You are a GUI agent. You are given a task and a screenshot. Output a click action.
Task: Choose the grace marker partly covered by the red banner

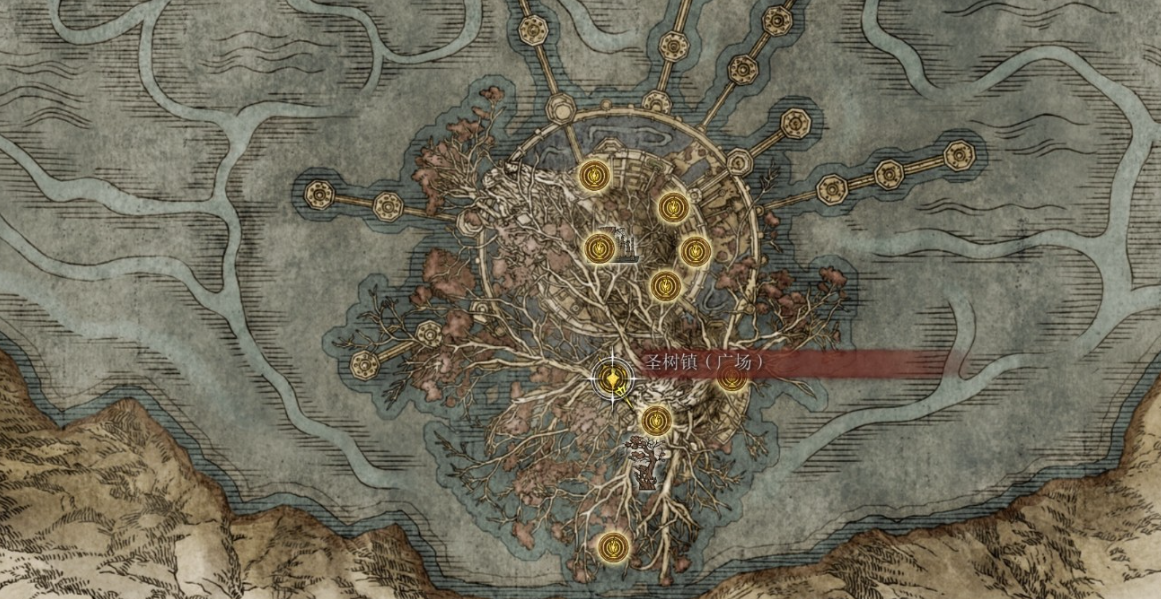732,379
